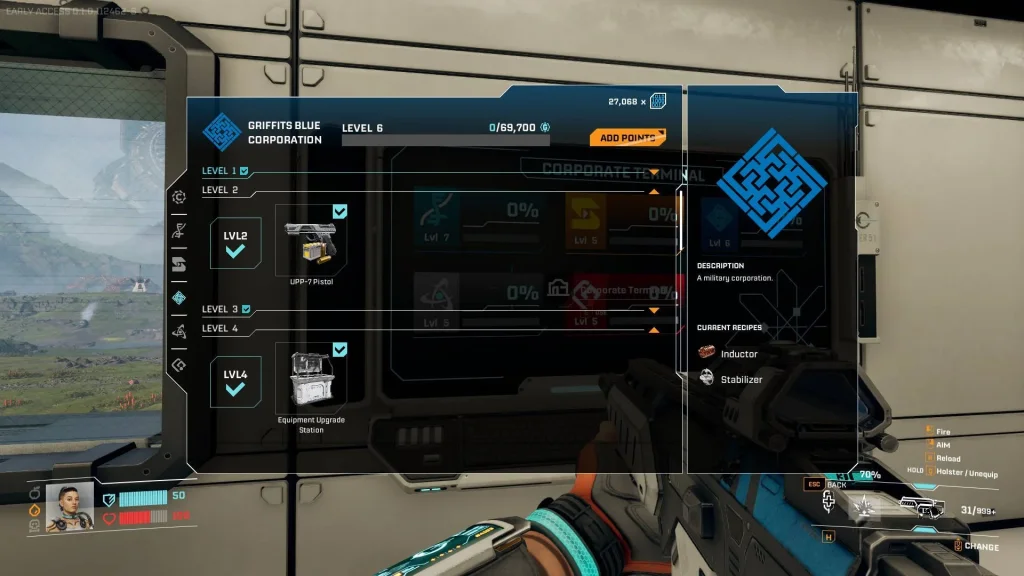Click the Add Points button
This screenshot has width=1024, height=576.
pos(627,138)
